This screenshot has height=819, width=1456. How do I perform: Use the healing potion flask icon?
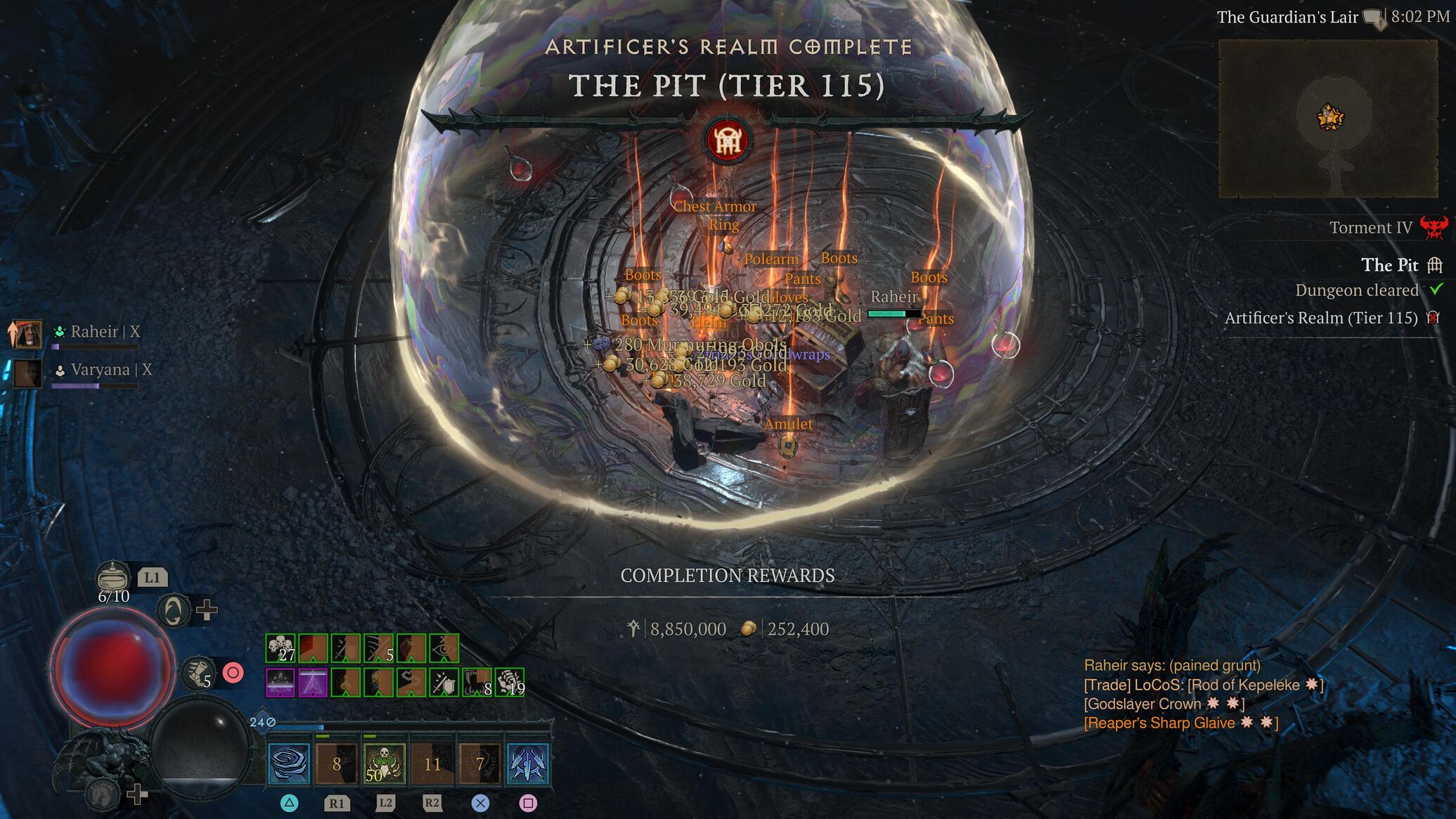pyautogui.click(x=112, y=577)
